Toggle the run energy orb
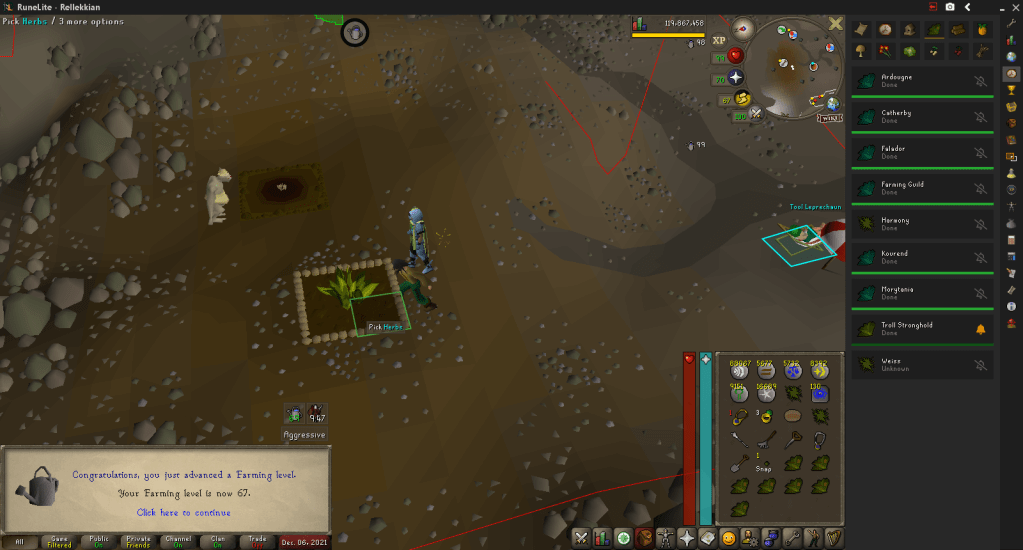The width and height of the screenshot is (1023, 550). (x=743, y=98)
